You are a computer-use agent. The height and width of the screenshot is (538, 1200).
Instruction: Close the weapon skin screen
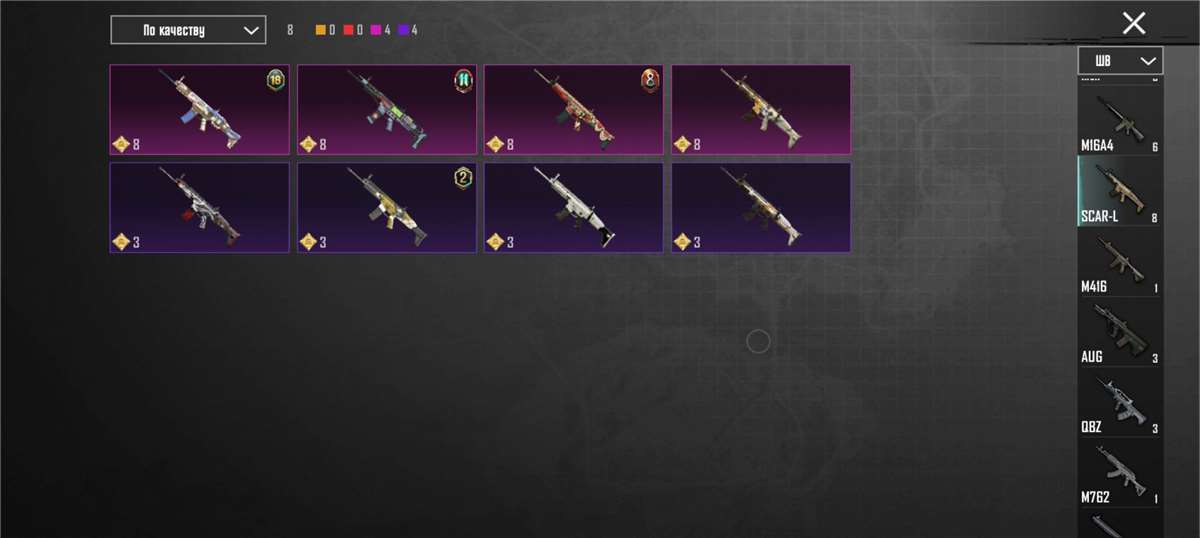tap(1133, 24)
